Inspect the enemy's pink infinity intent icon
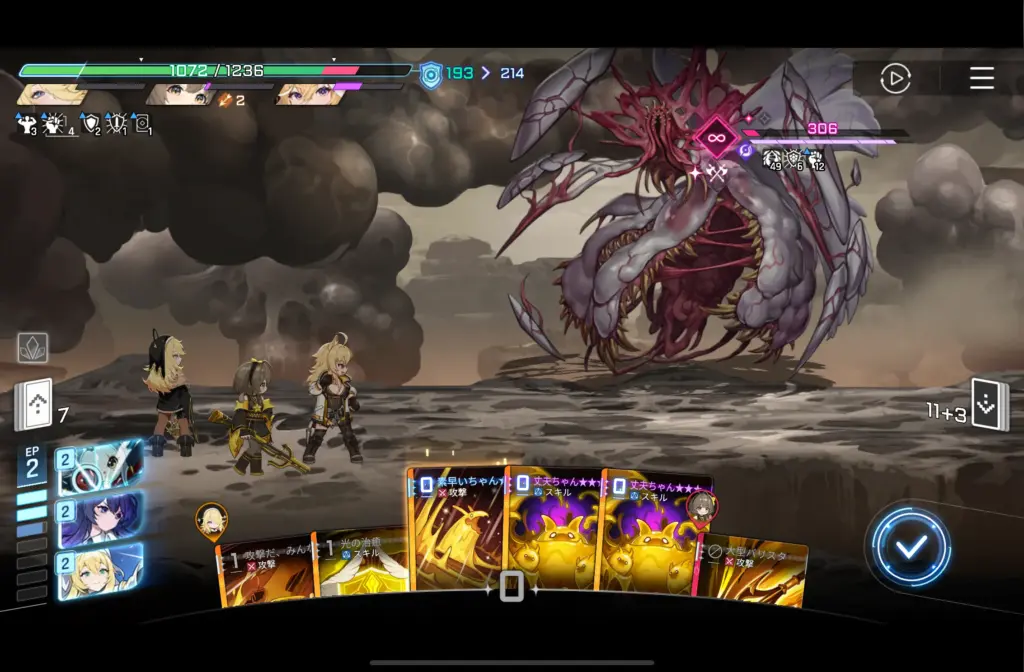Screen dimensions: 1024x672 click(x=716, y=137)
